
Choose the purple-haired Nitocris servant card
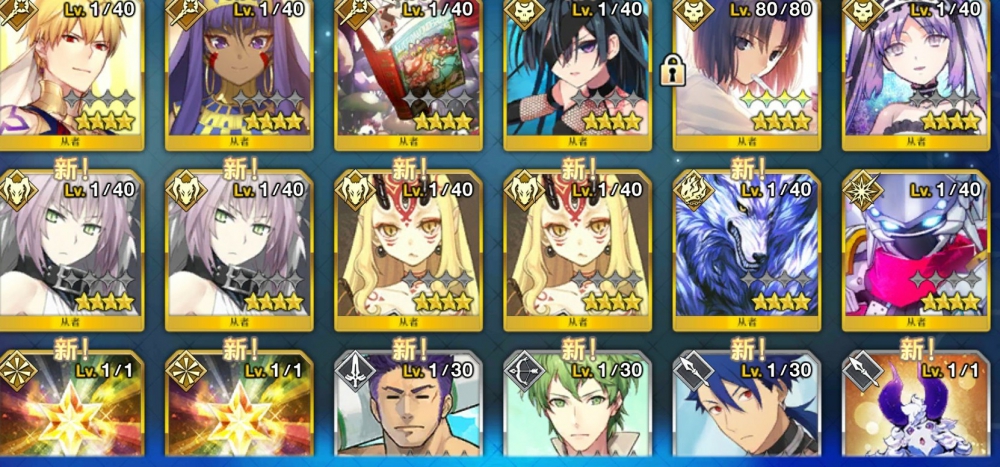[240, 70]
